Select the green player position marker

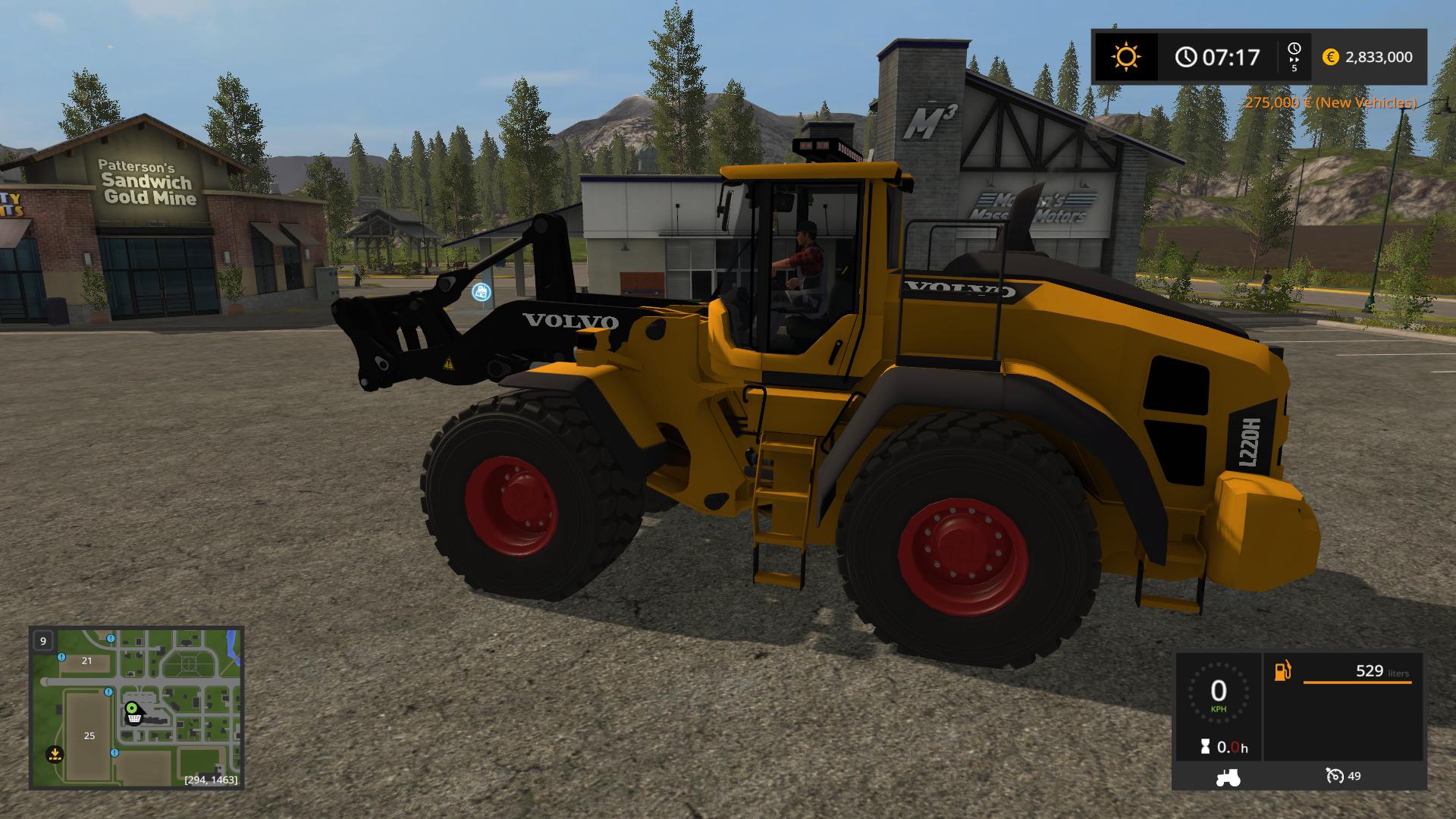(x=132, y=708)
